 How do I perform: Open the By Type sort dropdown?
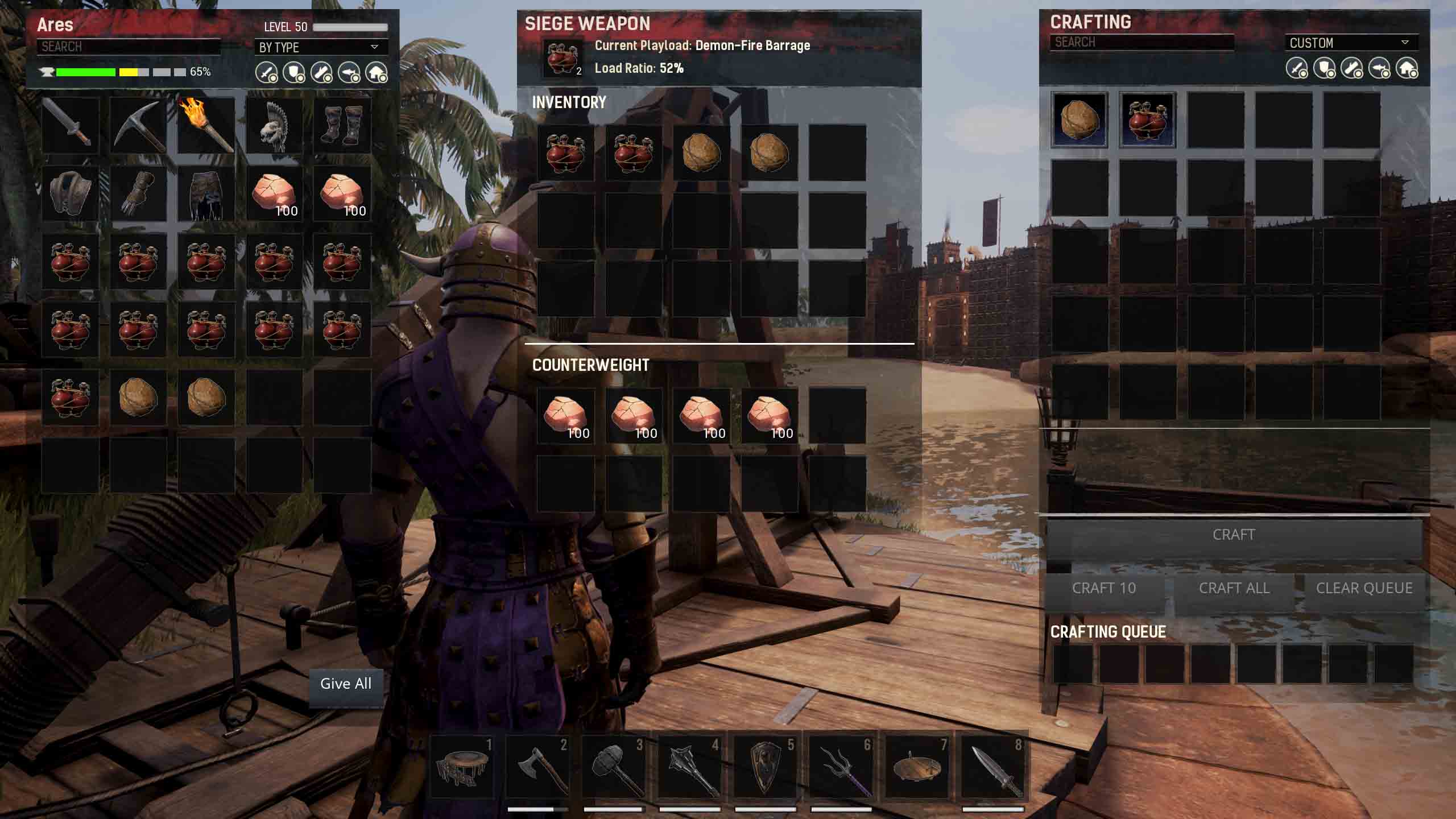pyautogui.click(x=320, y=47)
